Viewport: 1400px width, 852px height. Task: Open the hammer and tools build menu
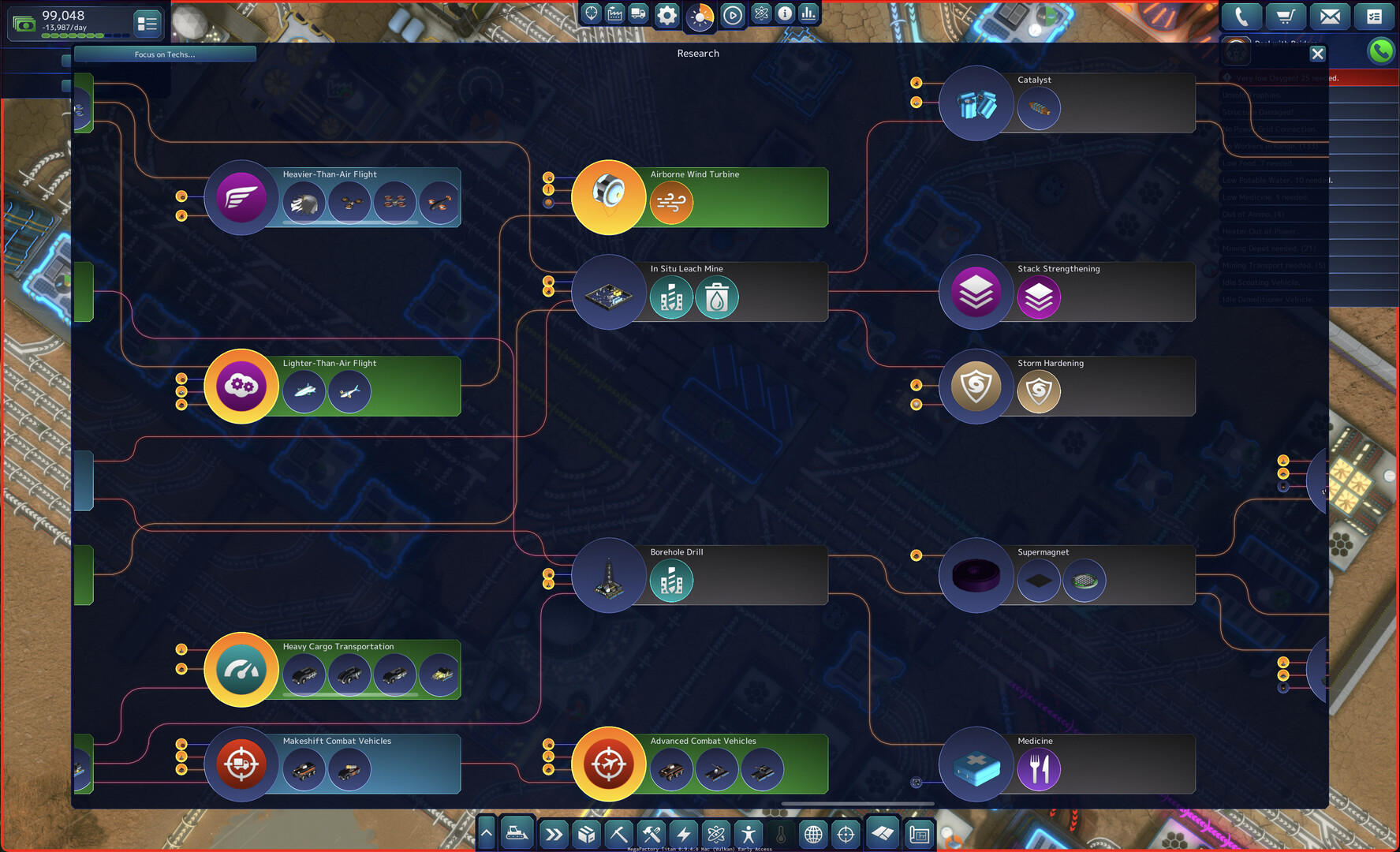651,833
